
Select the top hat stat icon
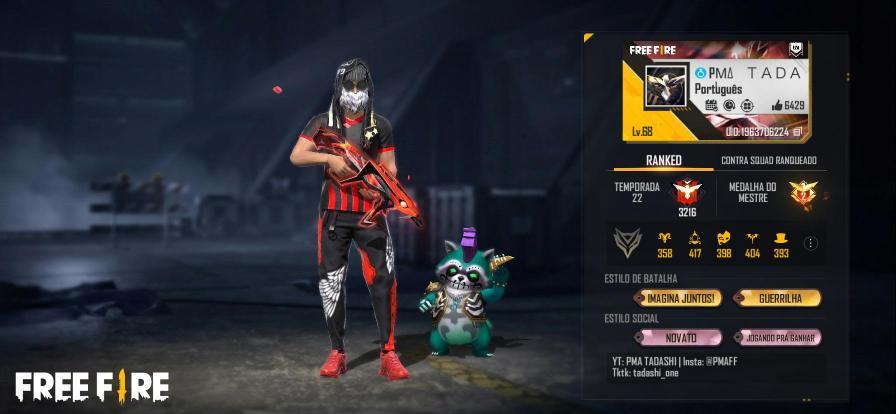click(781, 239)
